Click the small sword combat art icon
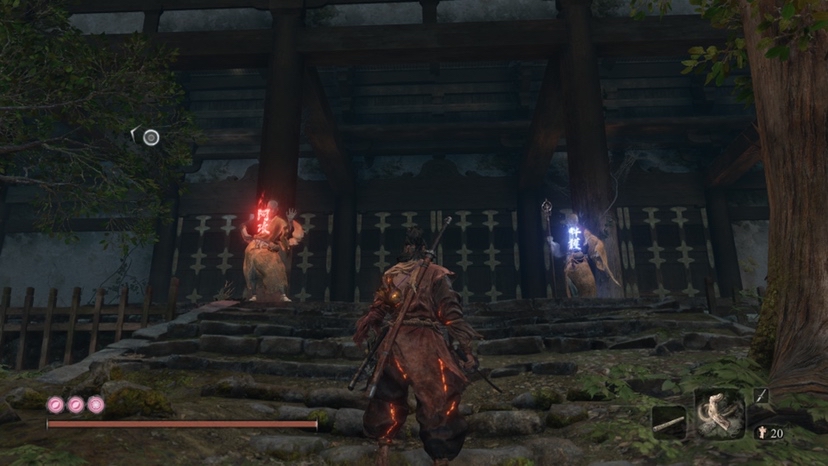The width and height of the screenshot is (828, 466). pyautogui.click(x=761, y=396)
